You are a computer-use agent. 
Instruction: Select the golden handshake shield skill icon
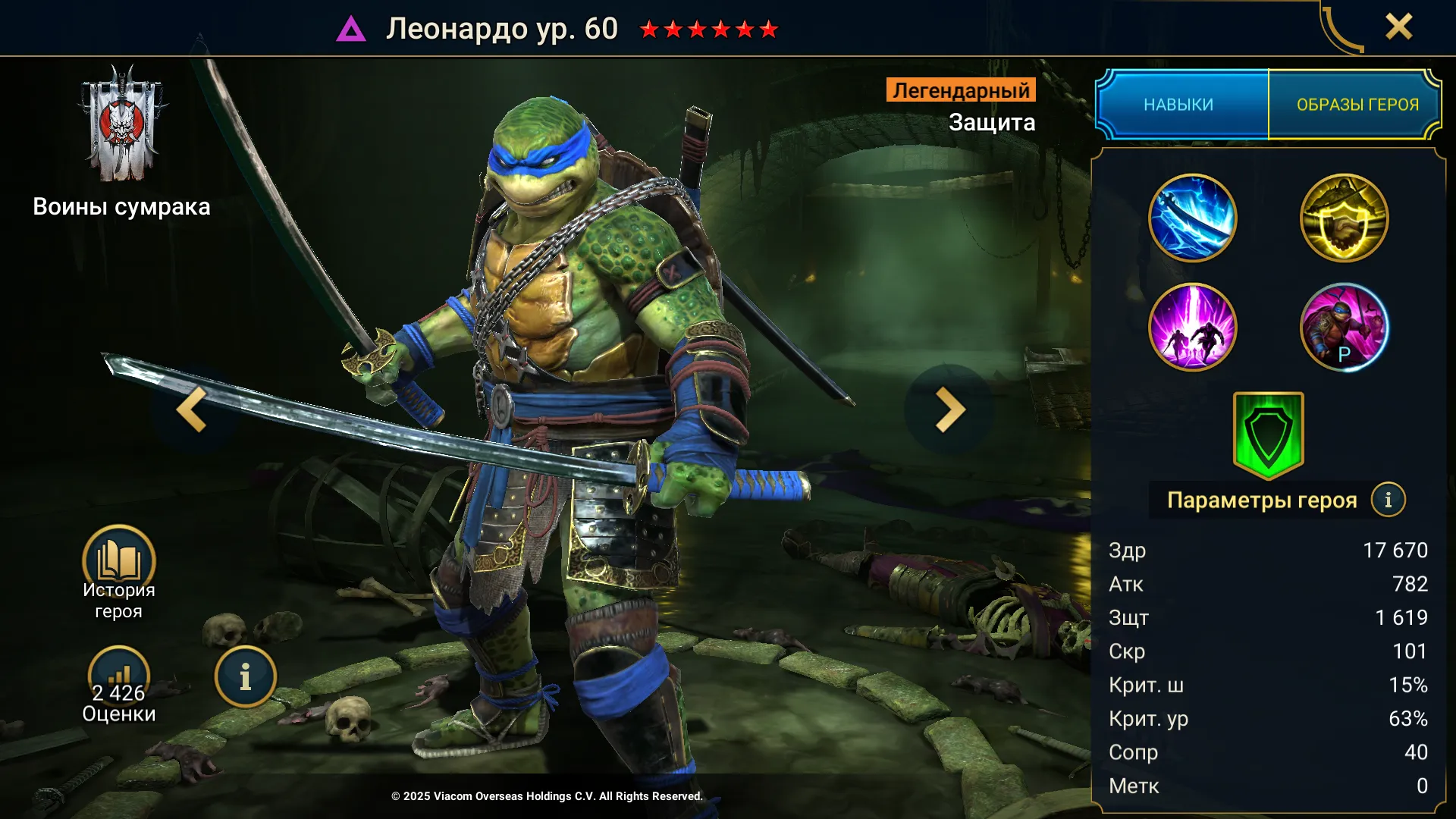(1344, 218)
